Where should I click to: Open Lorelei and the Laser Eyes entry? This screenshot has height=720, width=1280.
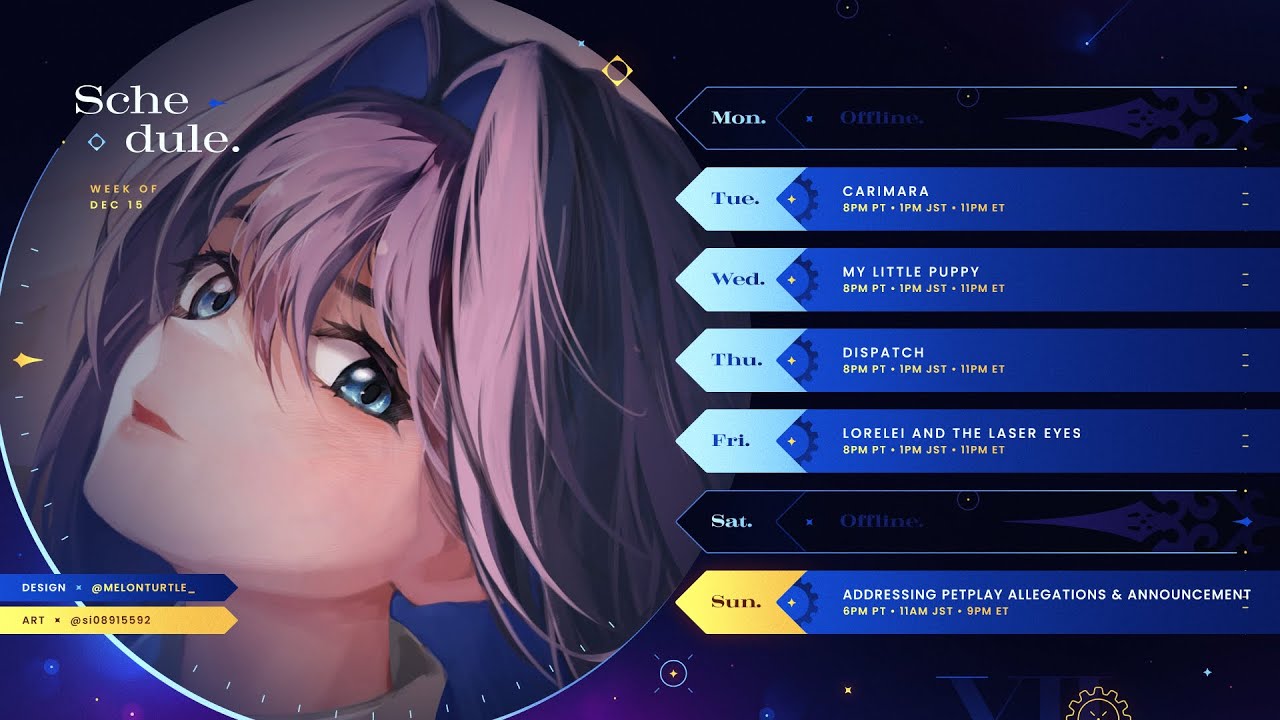click(960, 441)
